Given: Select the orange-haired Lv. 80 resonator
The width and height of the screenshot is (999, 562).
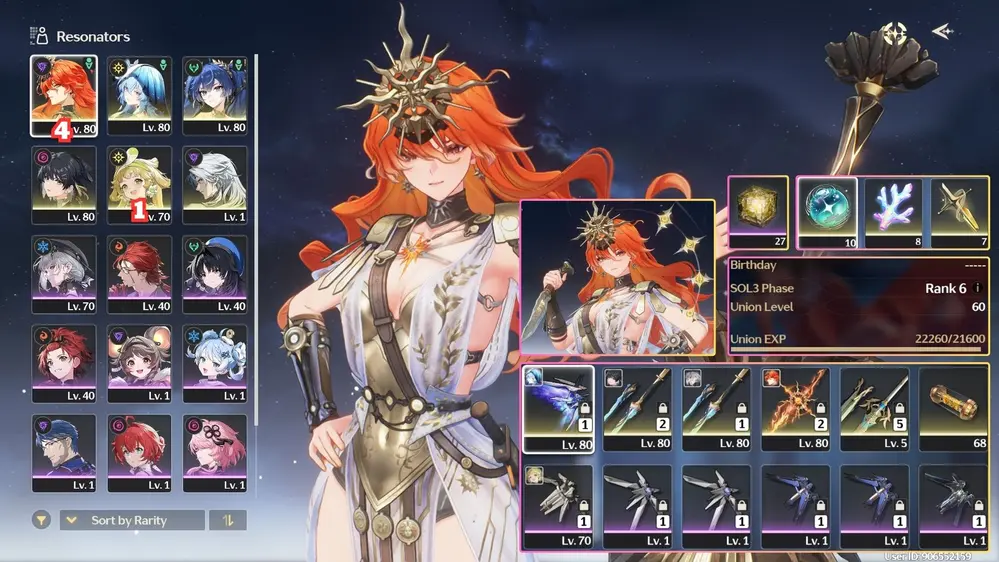Looking at the screenshot, I should pos(64,94).
